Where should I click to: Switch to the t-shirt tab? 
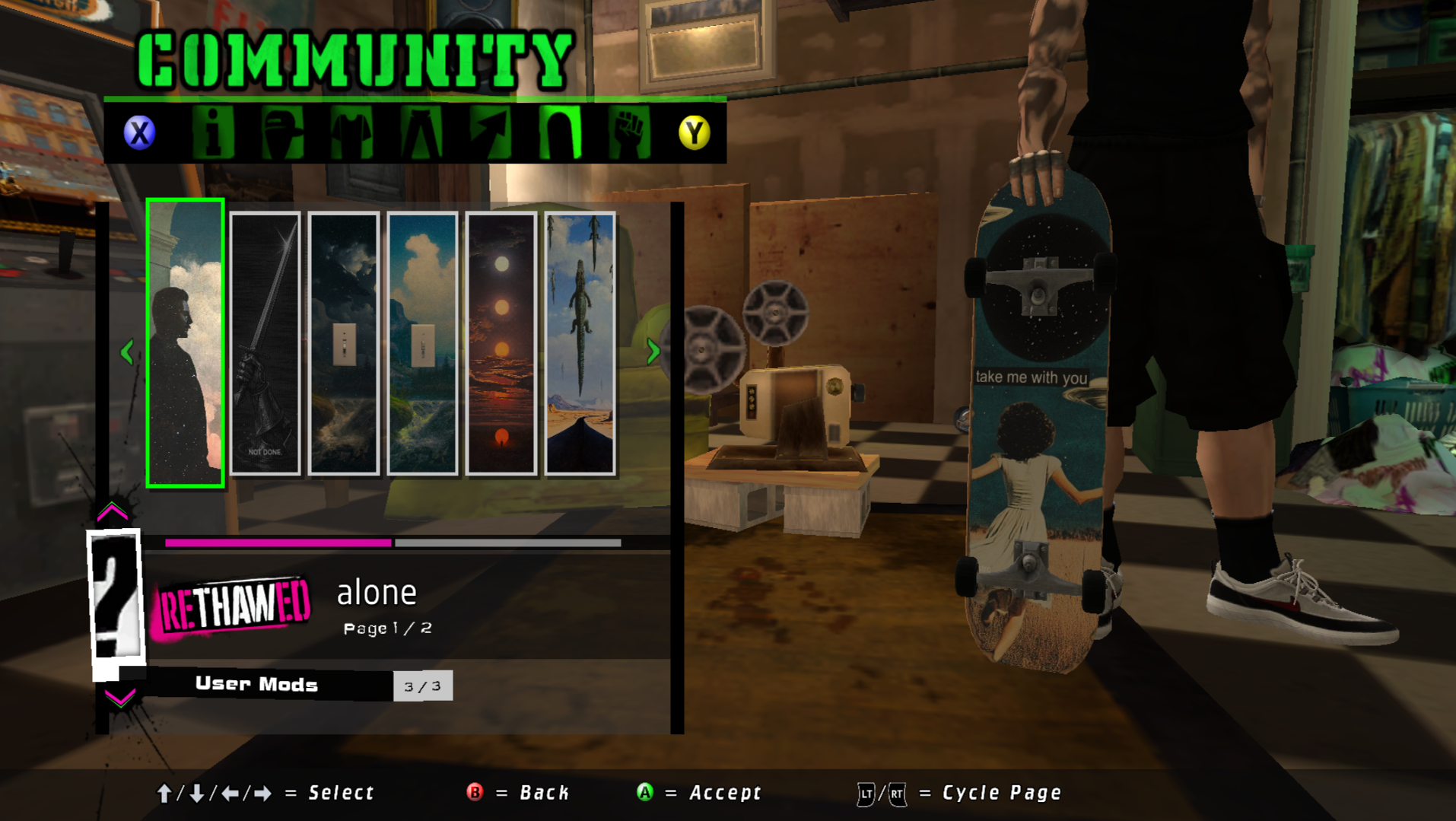point(351,133)
